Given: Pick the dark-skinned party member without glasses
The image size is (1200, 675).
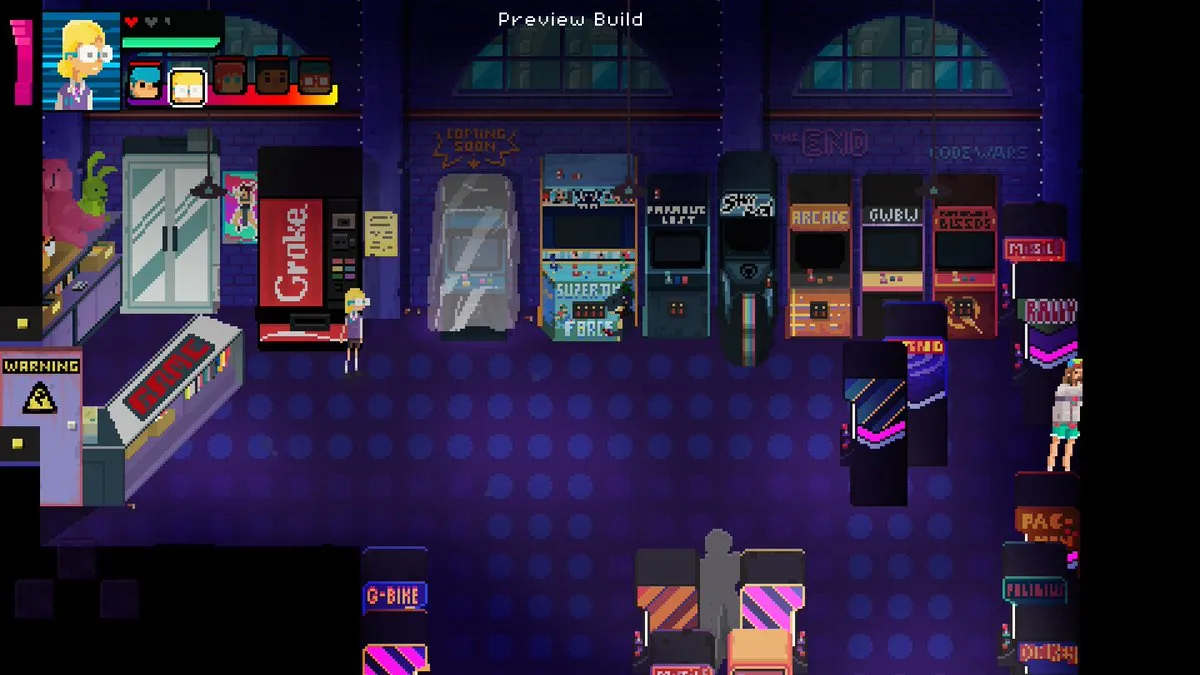Looking at the screenshot, I should 272,77.
